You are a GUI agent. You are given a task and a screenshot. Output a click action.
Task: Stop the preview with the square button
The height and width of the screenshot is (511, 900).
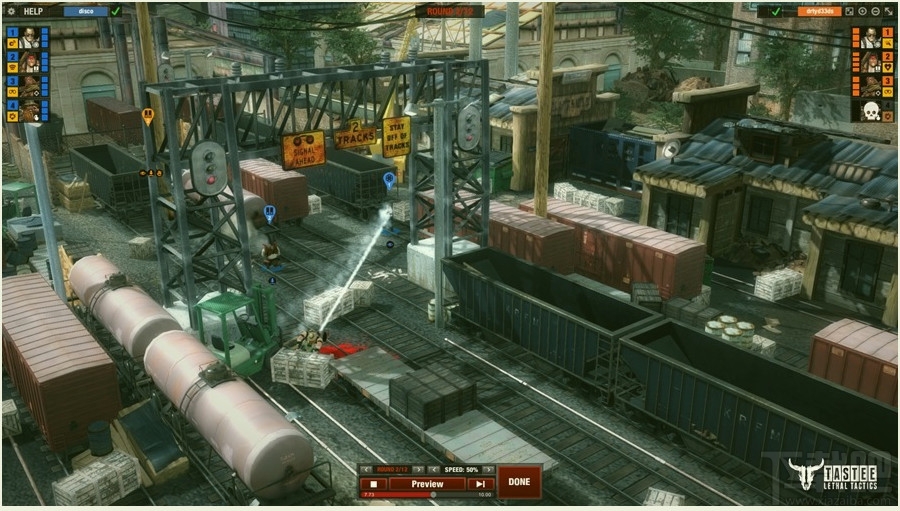373,483
